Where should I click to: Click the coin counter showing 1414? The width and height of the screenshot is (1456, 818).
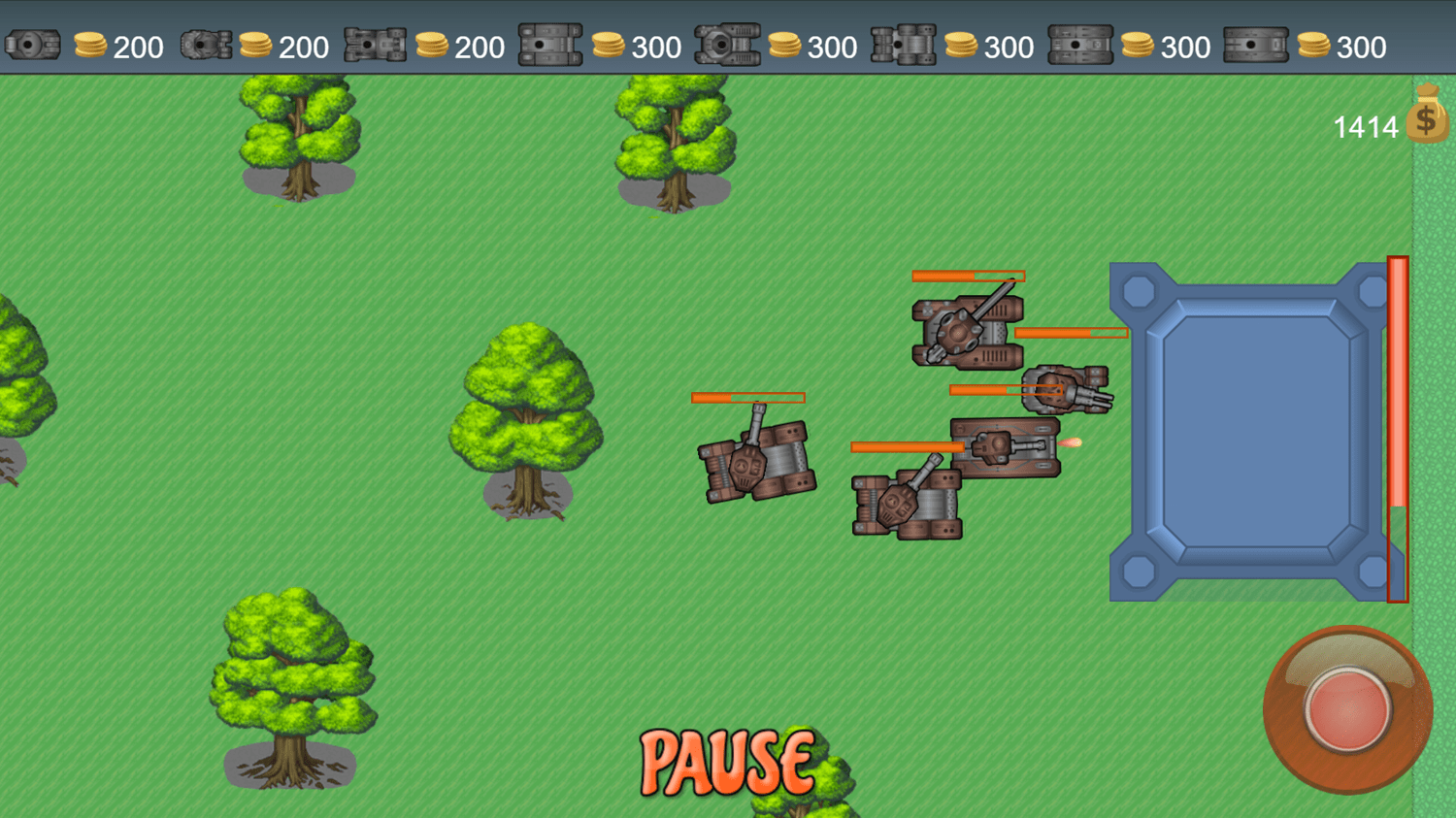(x=1363, y=125)
